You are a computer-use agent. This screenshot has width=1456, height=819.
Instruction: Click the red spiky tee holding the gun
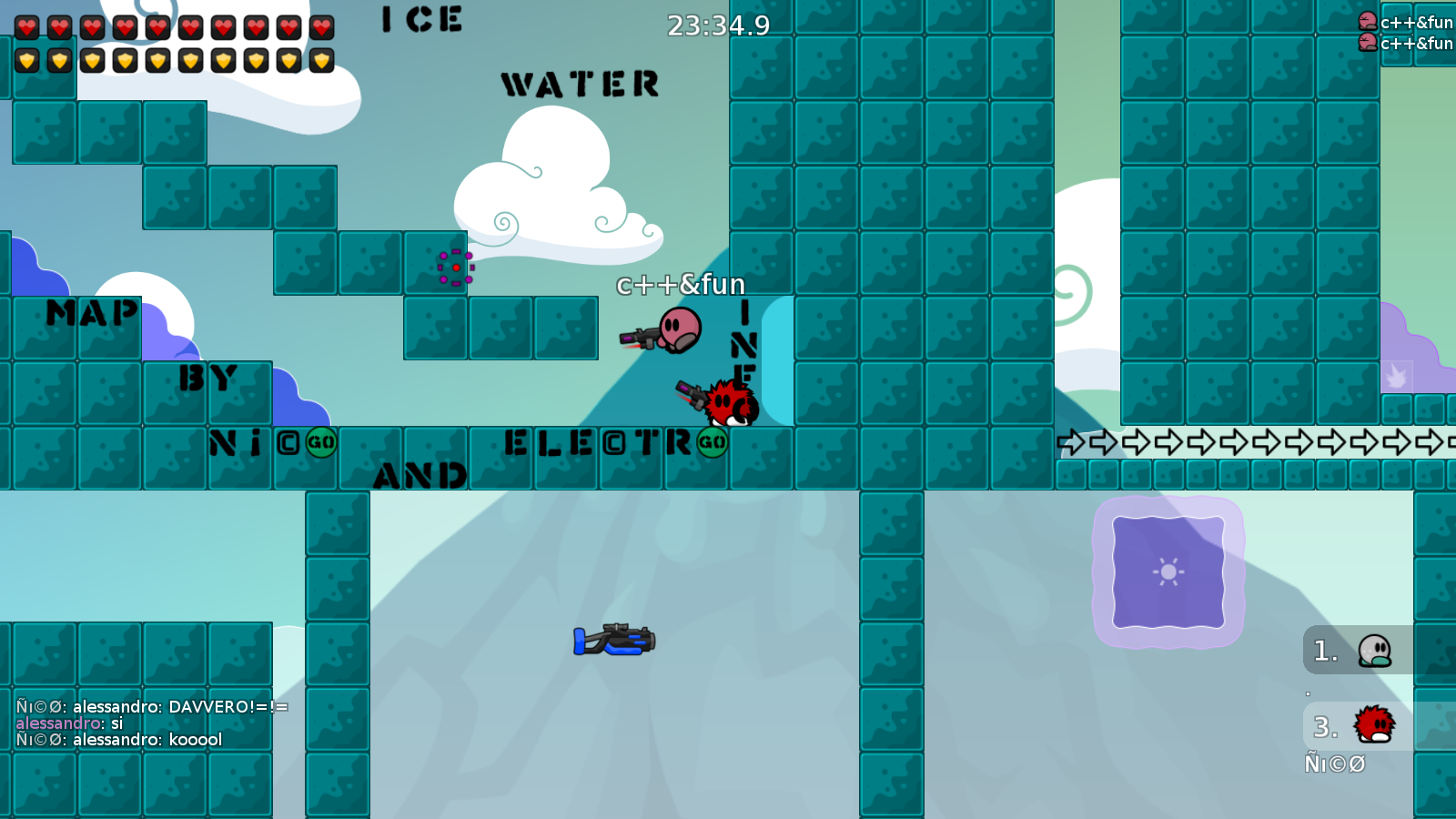(728, 403)
